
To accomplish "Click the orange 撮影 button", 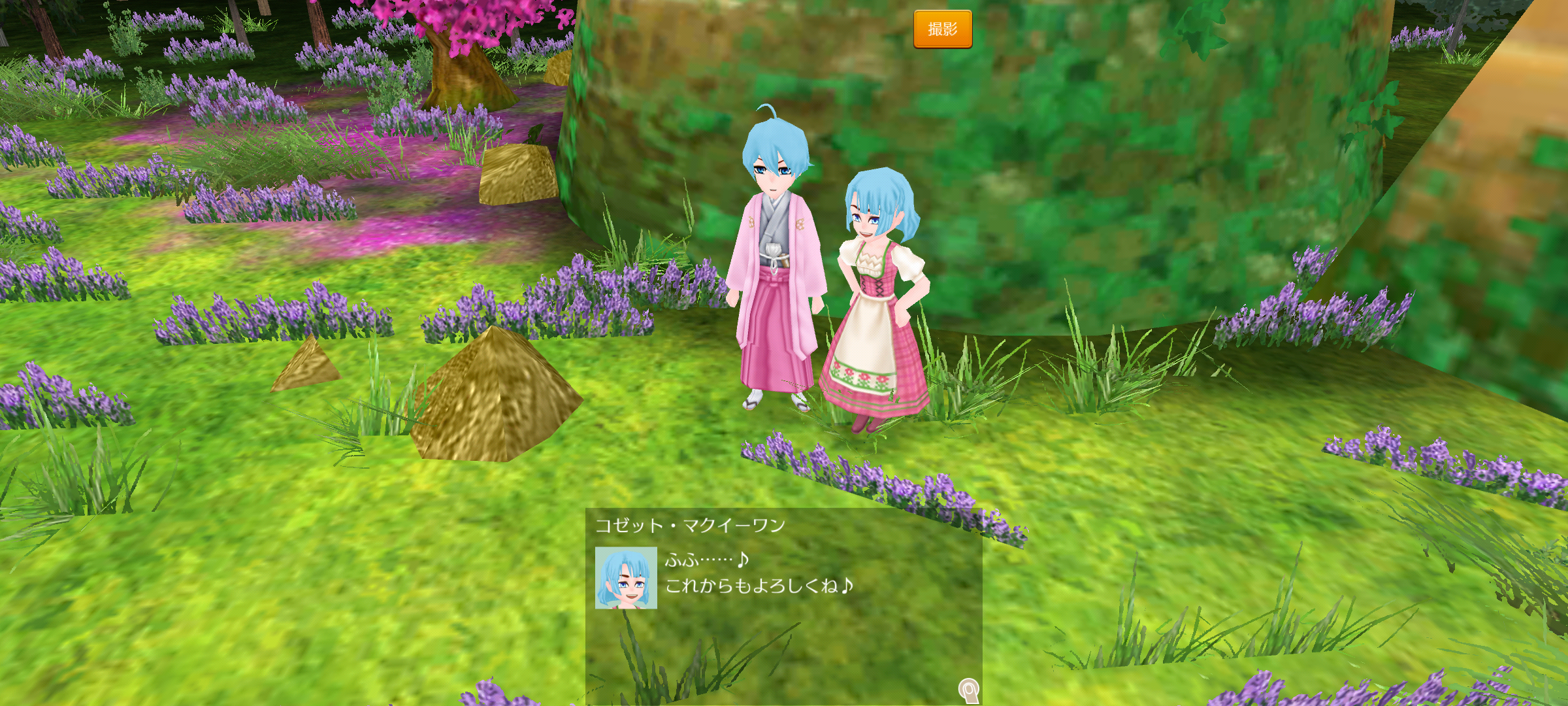I will point(942,29).
